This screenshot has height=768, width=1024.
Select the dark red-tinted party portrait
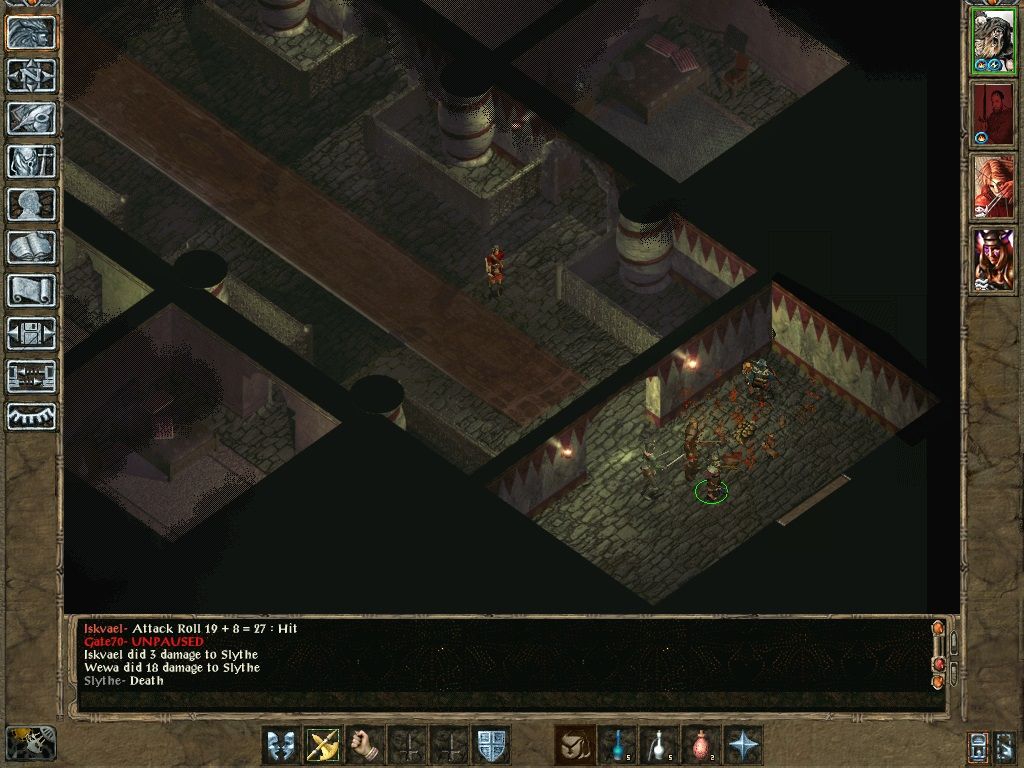[994, 114]
